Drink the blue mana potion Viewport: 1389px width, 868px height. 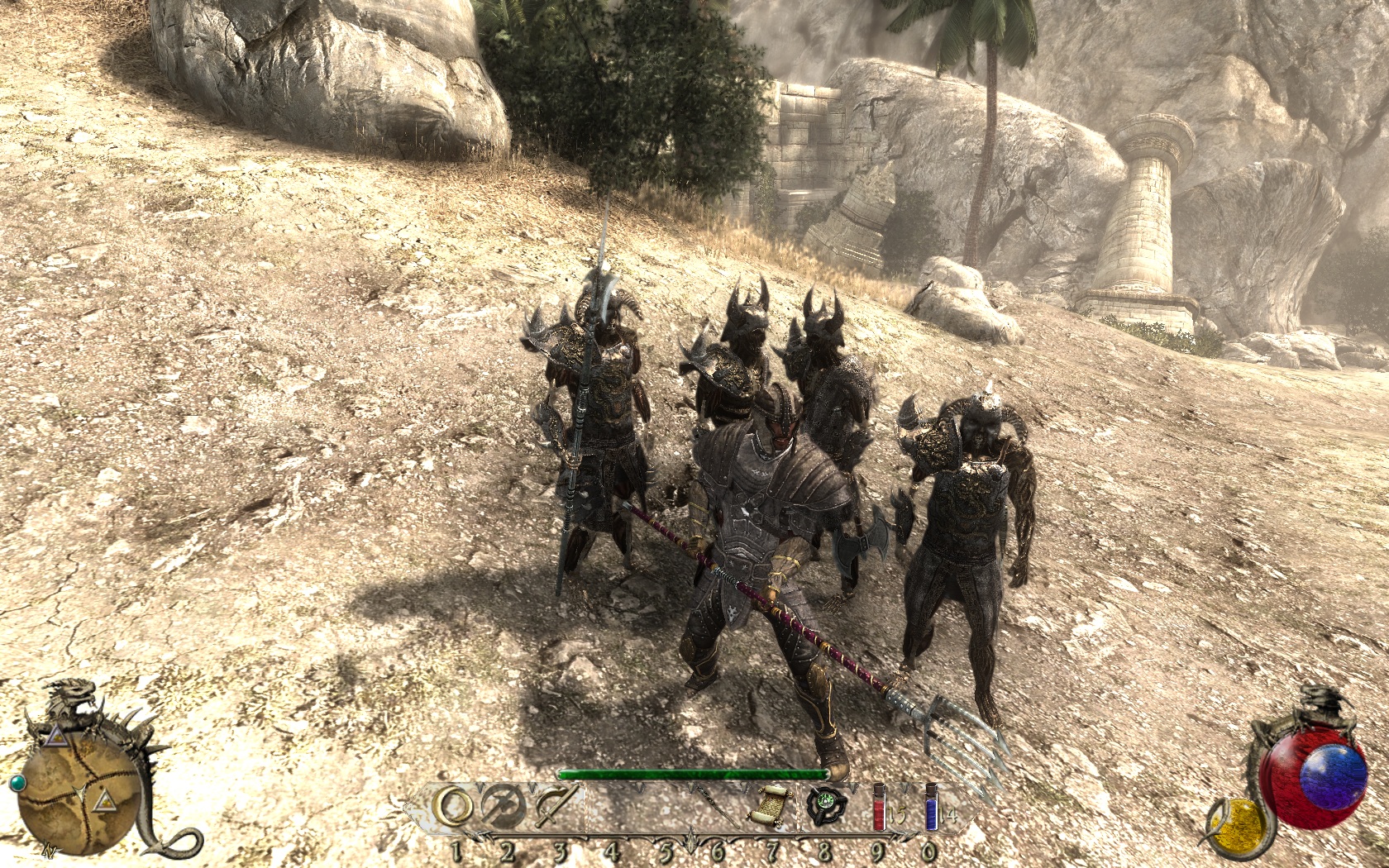click(x=932, y=808)
